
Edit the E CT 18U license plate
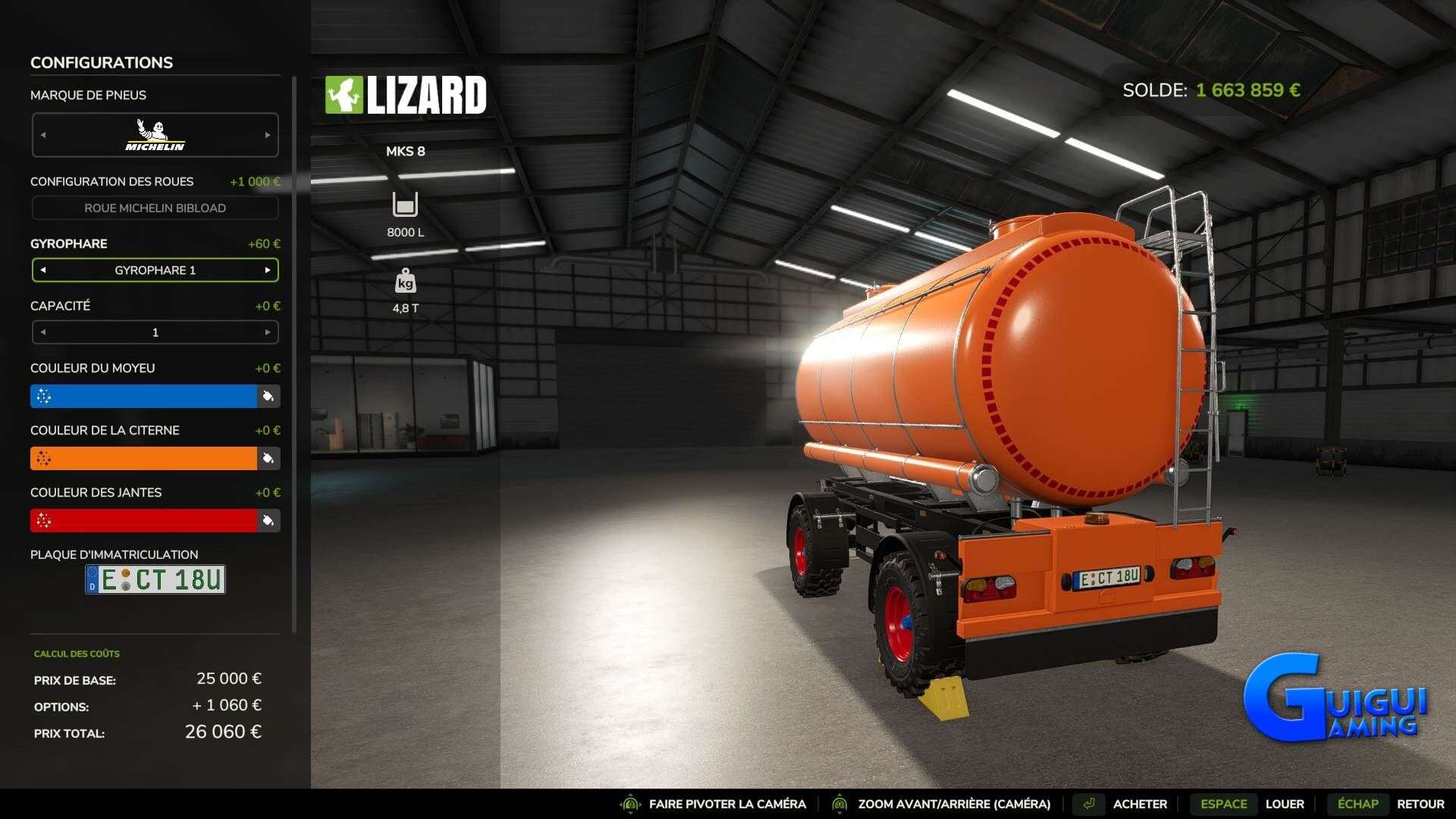(x=155, y=579)
